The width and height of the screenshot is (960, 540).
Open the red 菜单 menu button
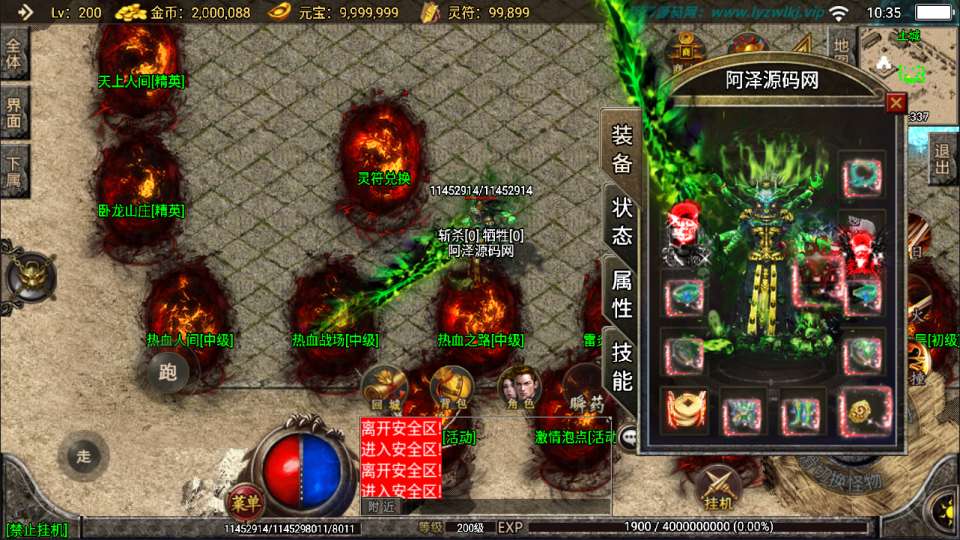(x=243, y=499)
